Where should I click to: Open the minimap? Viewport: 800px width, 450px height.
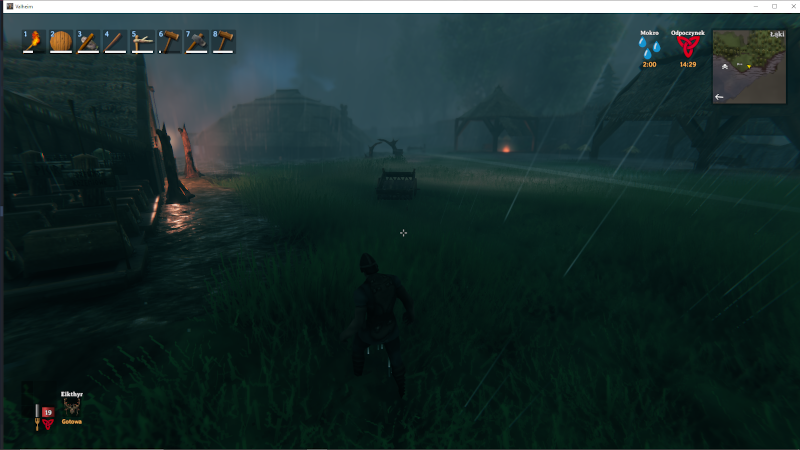[x=748, y=67]
